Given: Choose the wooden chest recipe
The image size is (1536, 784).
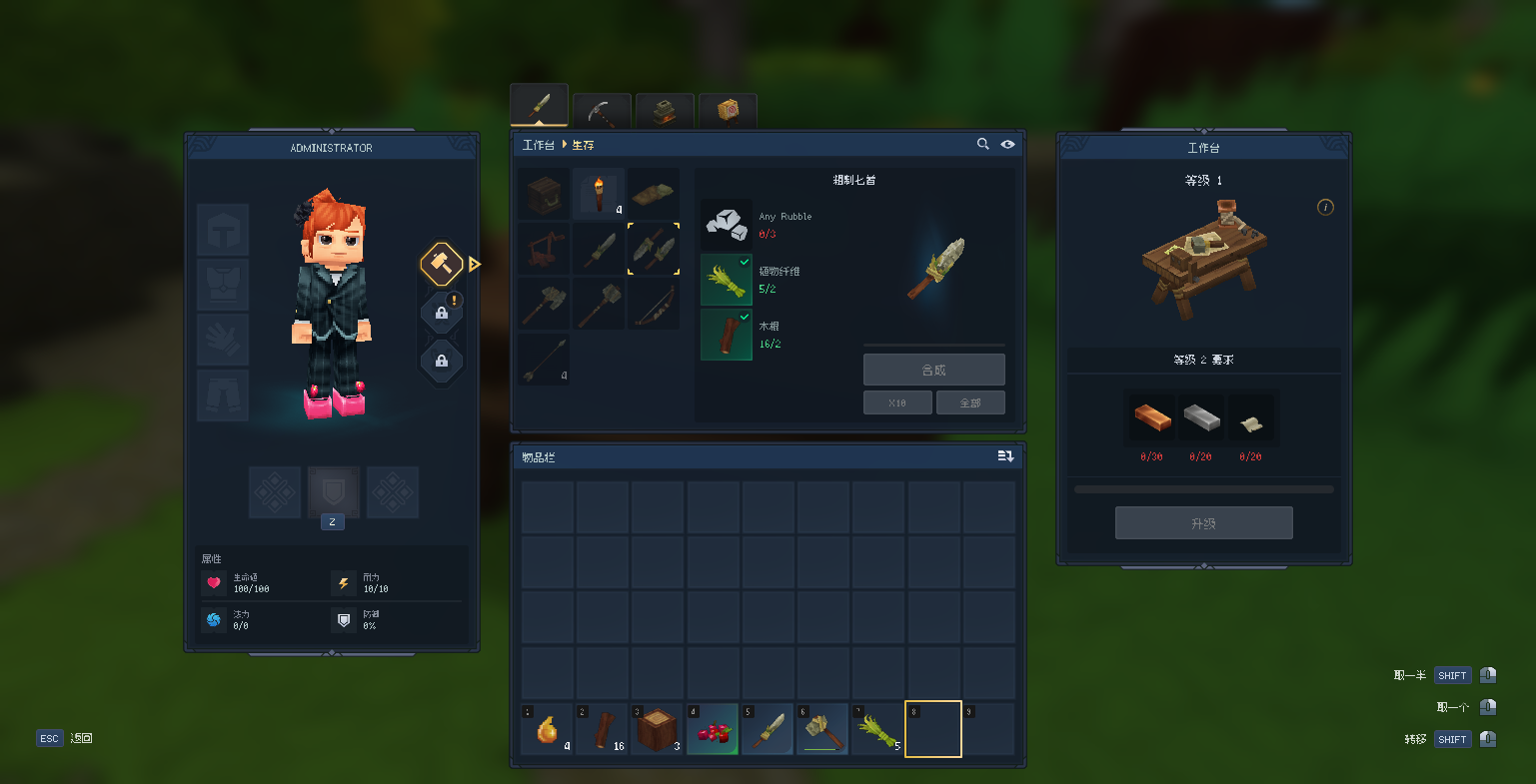Looking at the screenshot, I should (x=545, y=194).
